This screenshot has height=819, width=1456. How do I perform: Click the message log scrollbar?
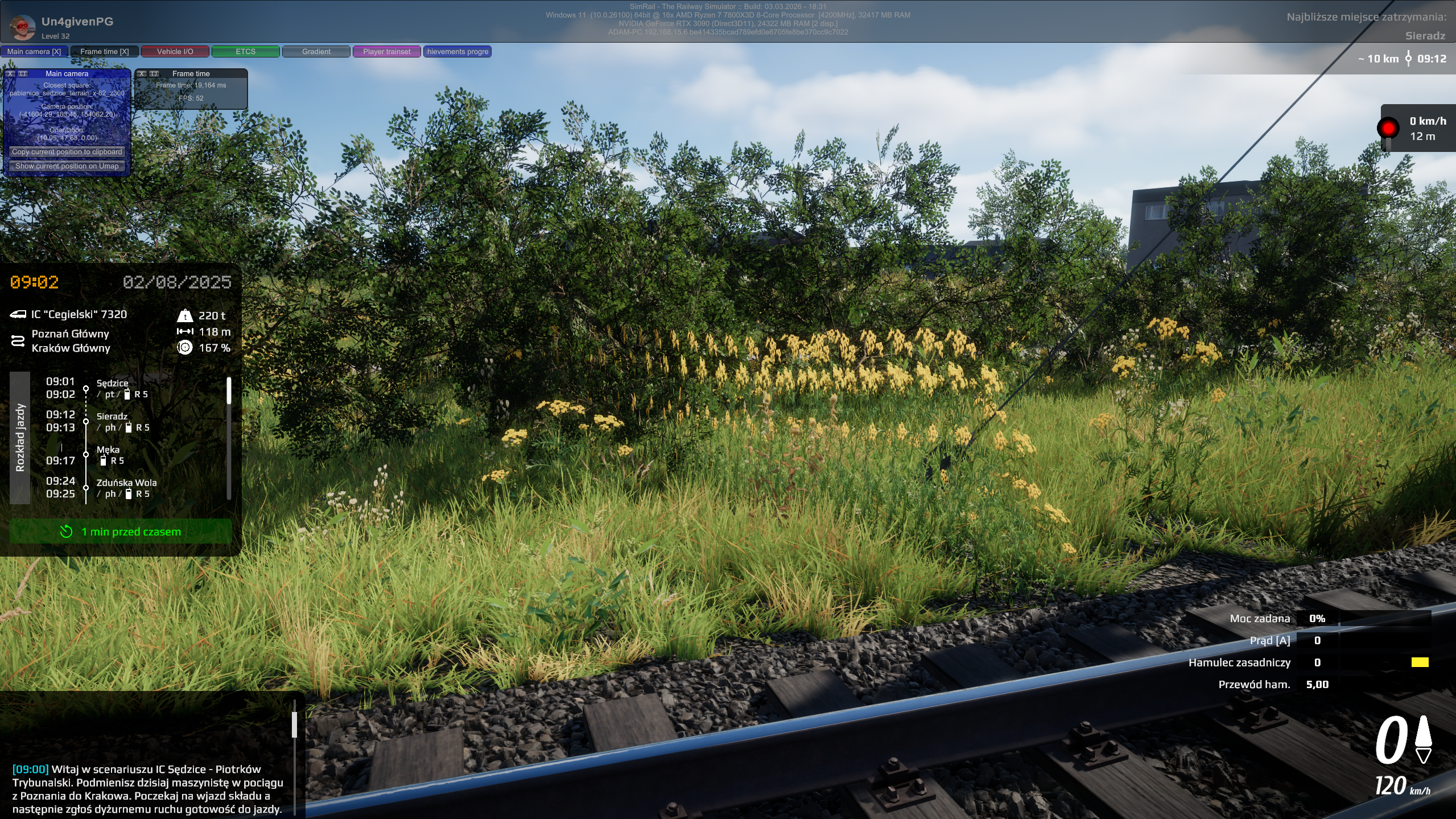click(x=294, y=724)
